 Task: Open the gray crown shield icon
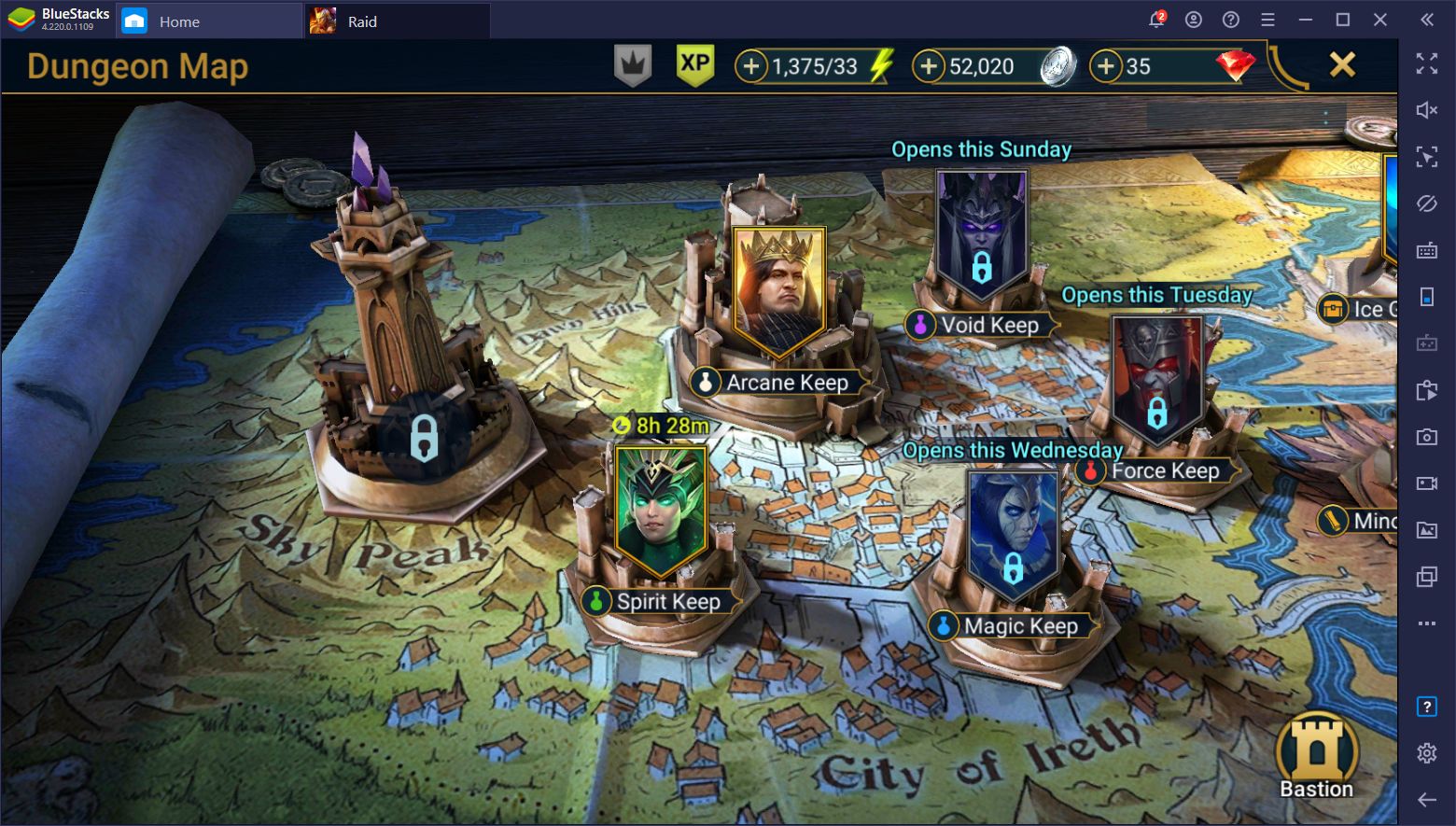coord(632,65)
